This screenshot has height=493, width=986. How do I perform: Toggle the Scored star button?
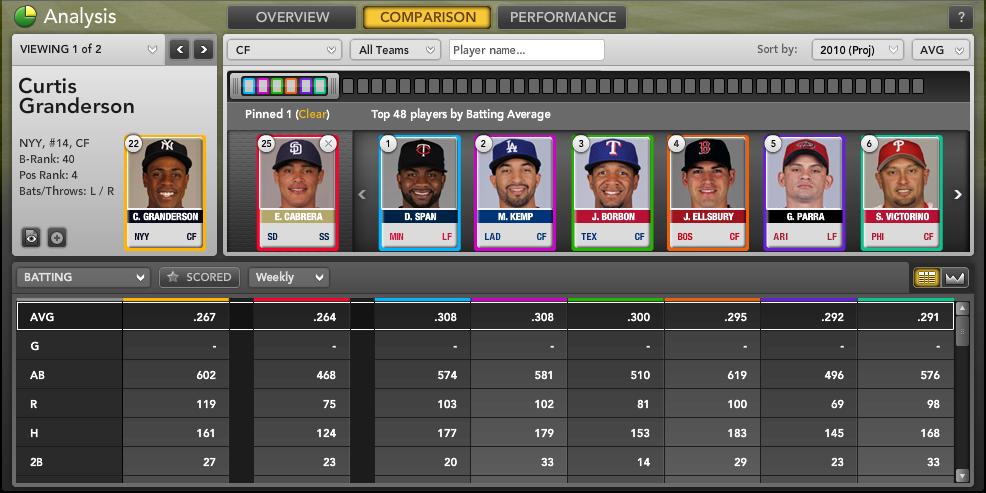pos(199,277)
